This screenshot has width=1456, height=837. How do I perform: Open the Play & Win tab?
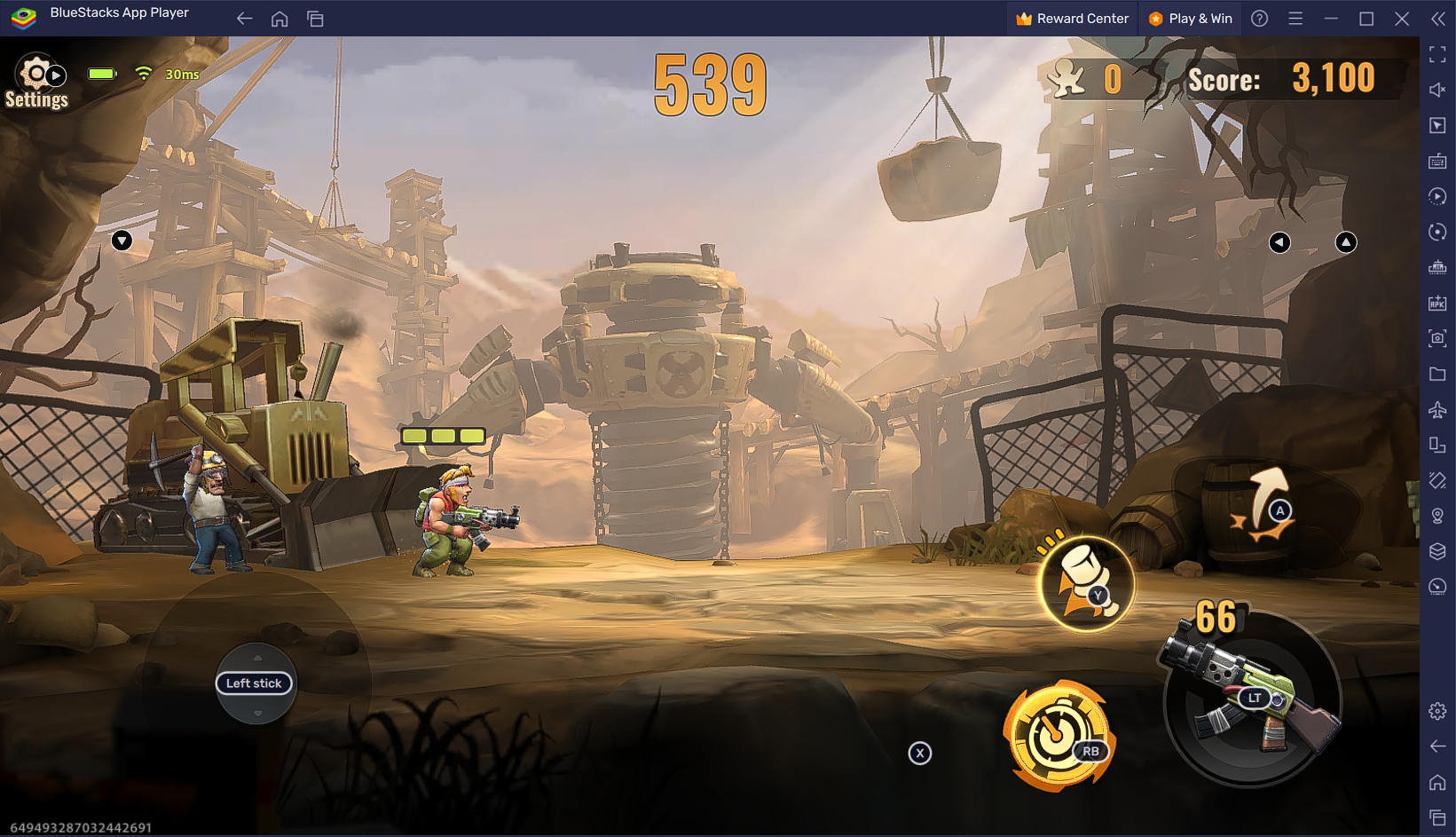point(1190,18)
